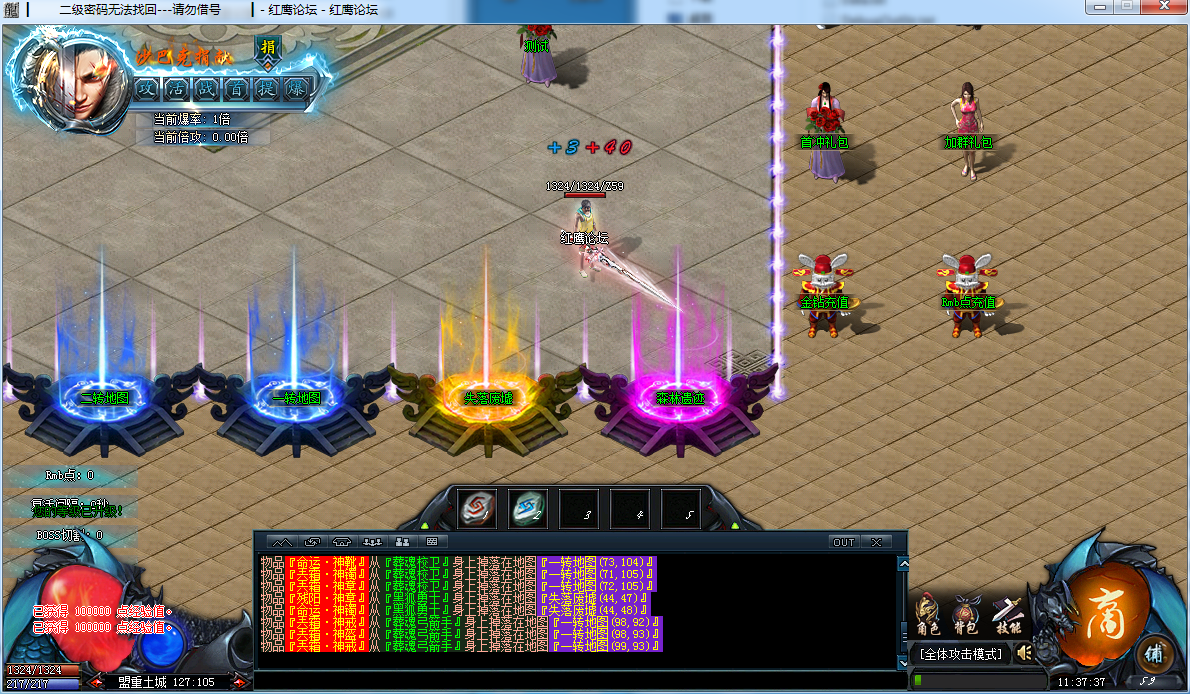
Task: Click the 攻 button under the portrait
Action: 147,88
